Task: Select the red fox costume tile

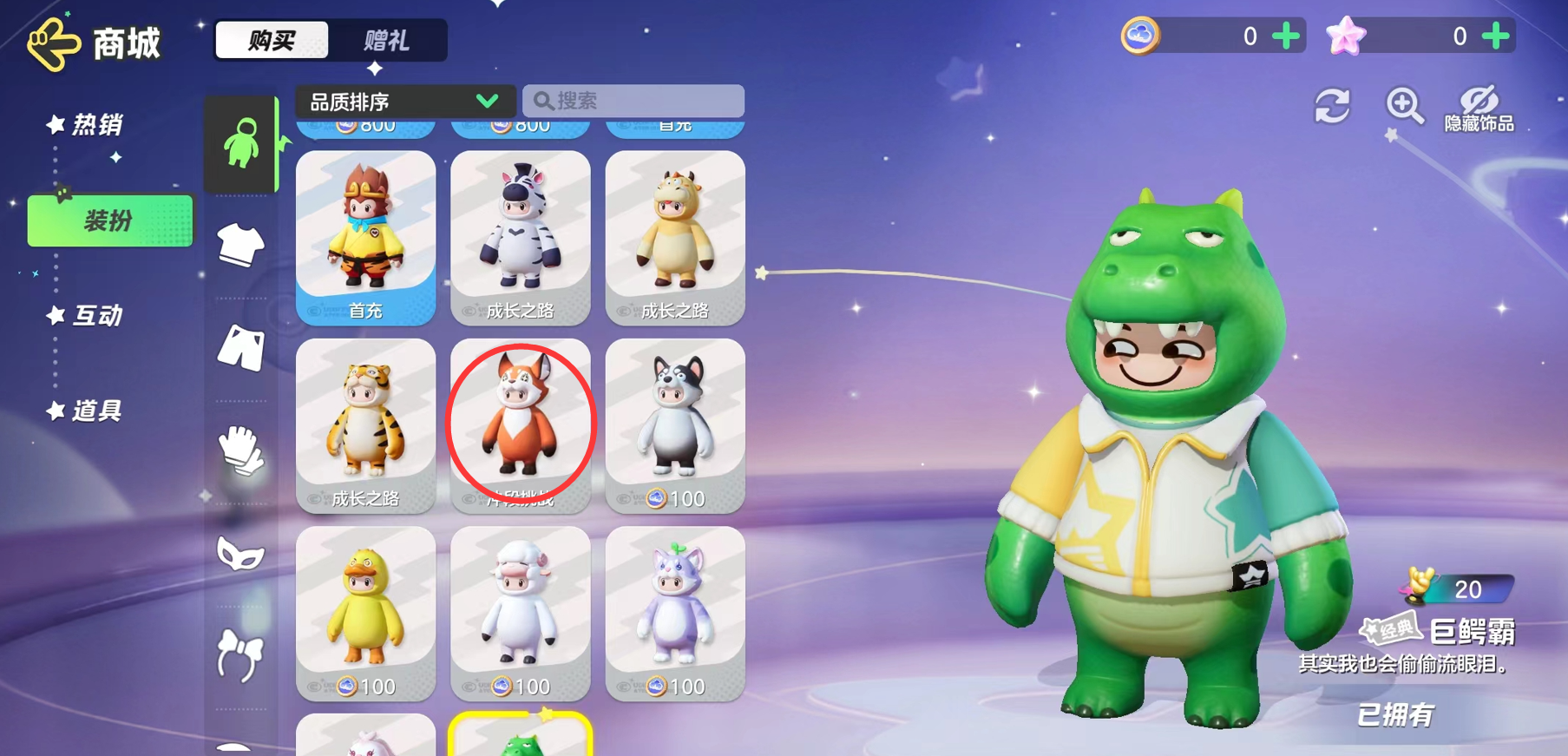Action: click(521, 424)
